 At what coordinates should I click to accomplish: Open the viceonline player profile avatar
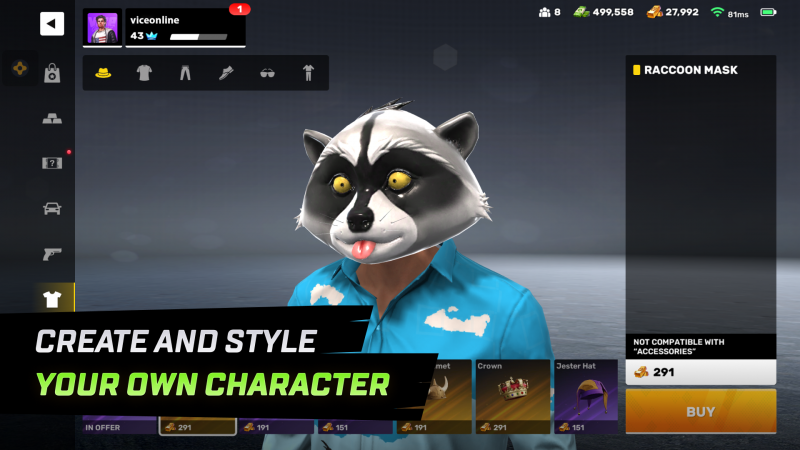(x=103, y=28)
